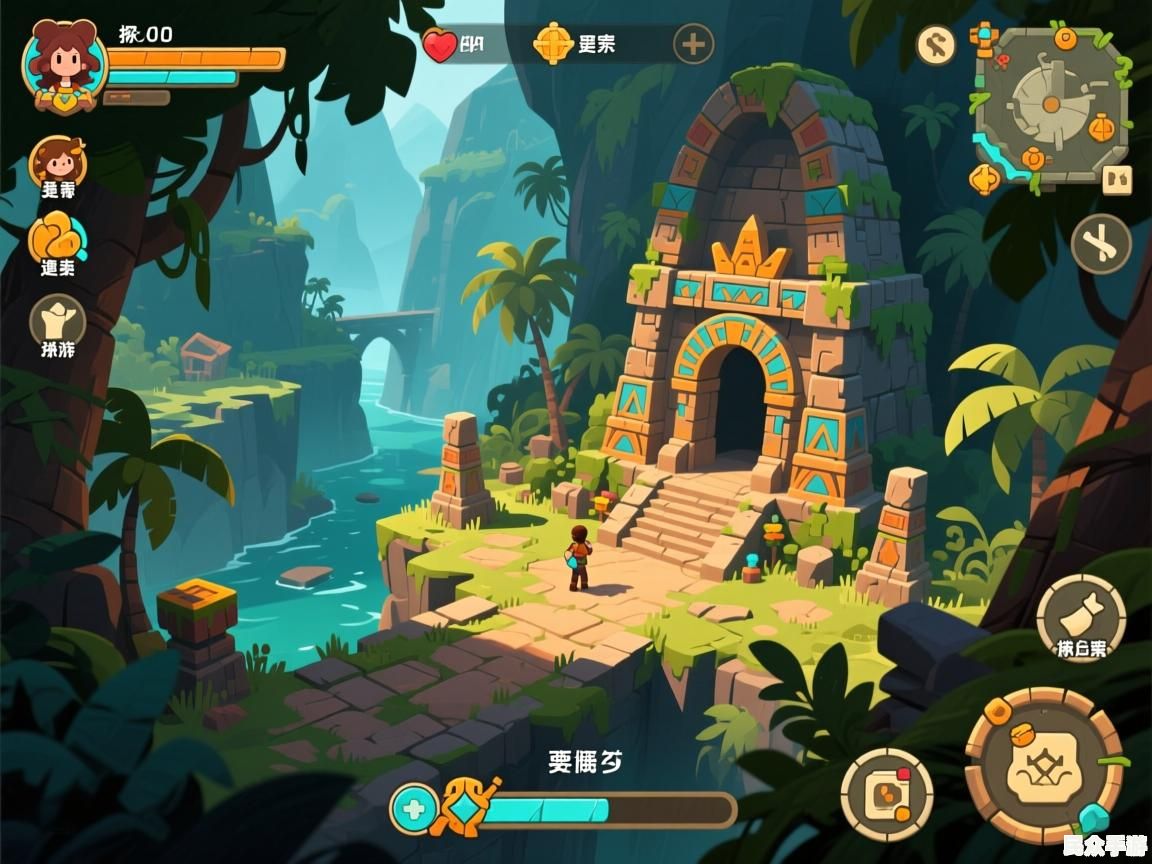Activate the crossed-tools round button

pos(1101,244)
